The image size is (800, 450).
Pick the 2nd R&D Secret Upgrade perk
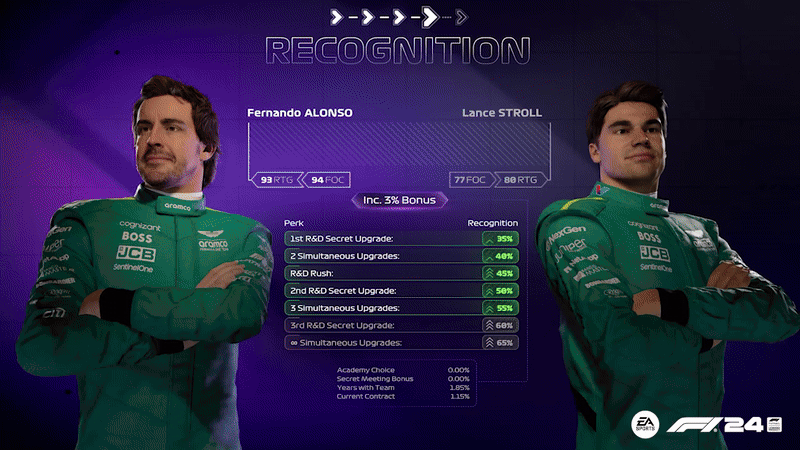coord(400,291)
